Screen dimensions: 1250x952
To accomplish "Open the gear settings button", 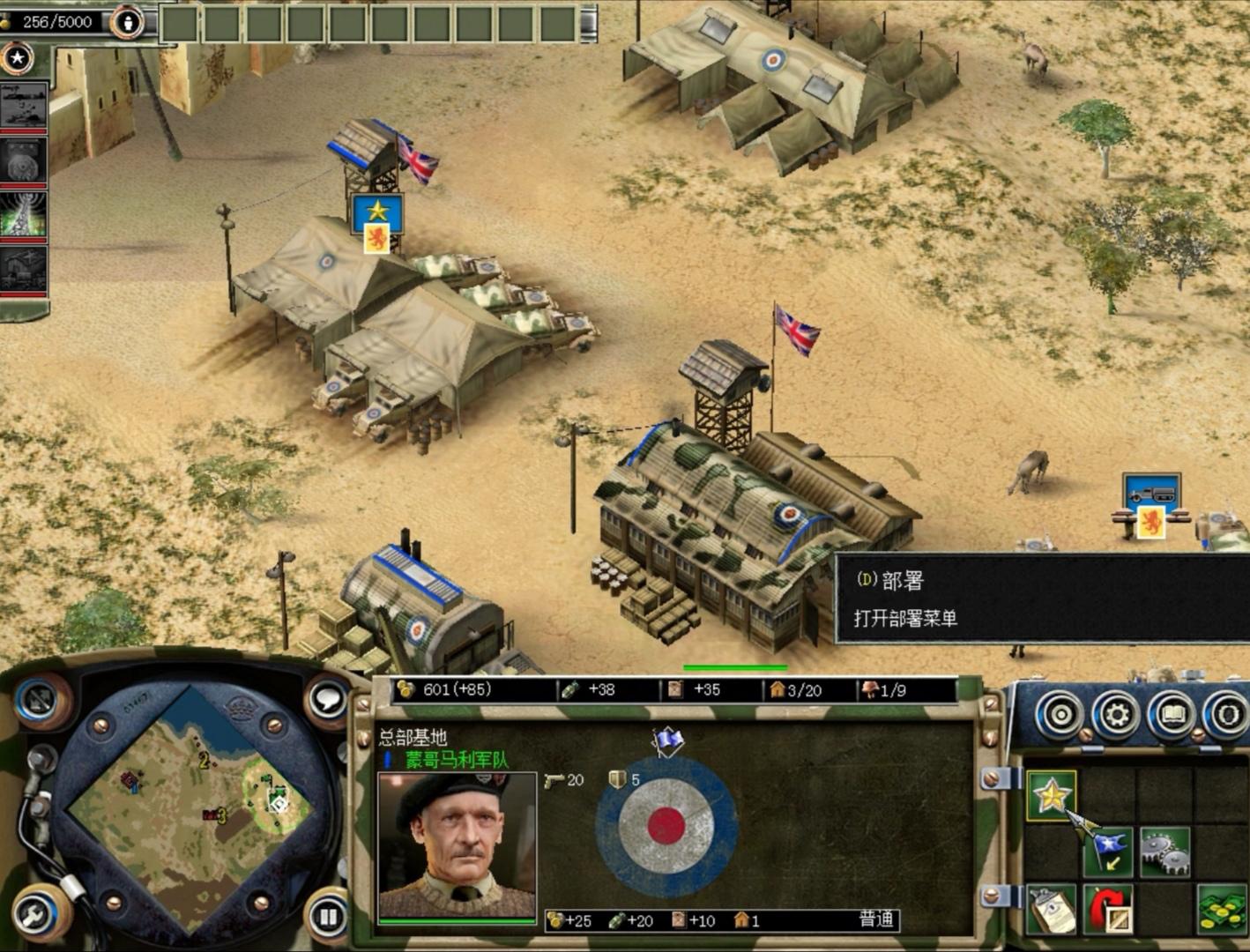I will tap(1117, 714).
